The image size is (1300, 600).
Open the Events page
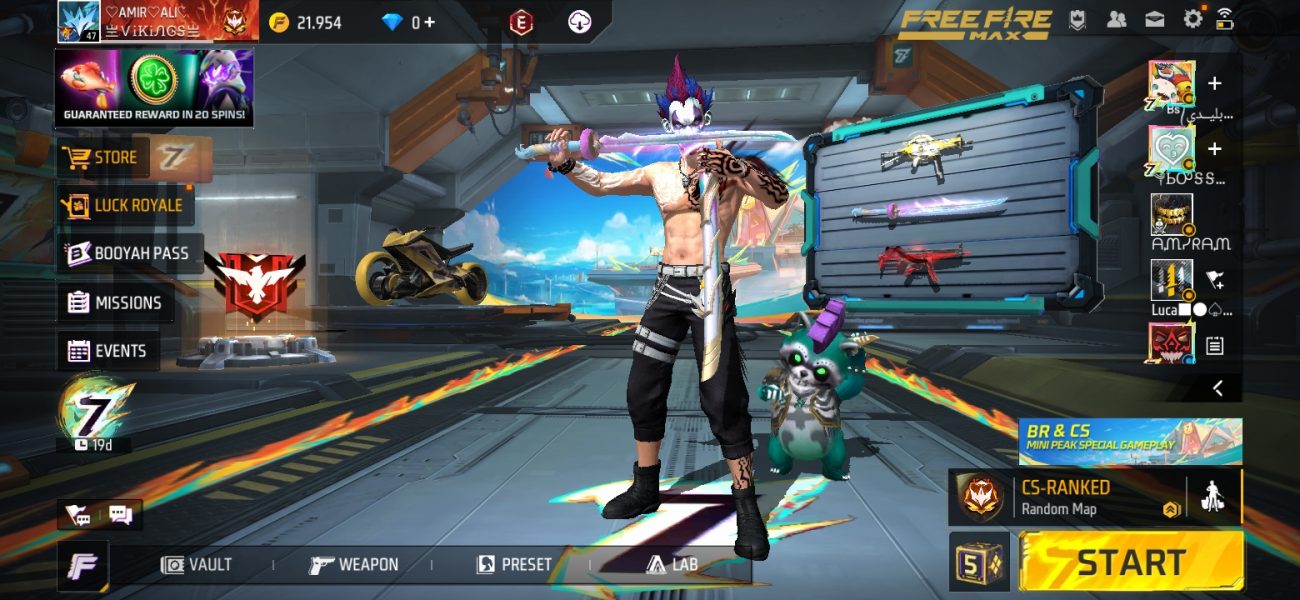(x=108, y=351)
